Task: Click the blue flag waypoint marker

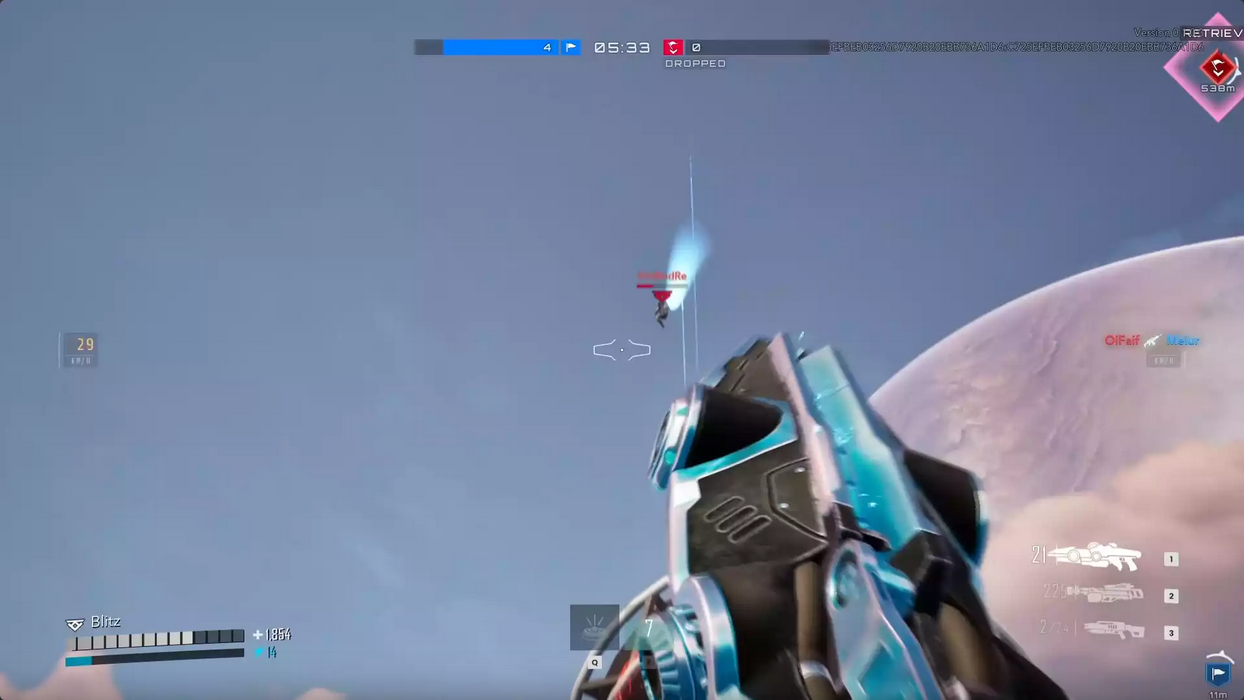Action: pos(1217,673)
